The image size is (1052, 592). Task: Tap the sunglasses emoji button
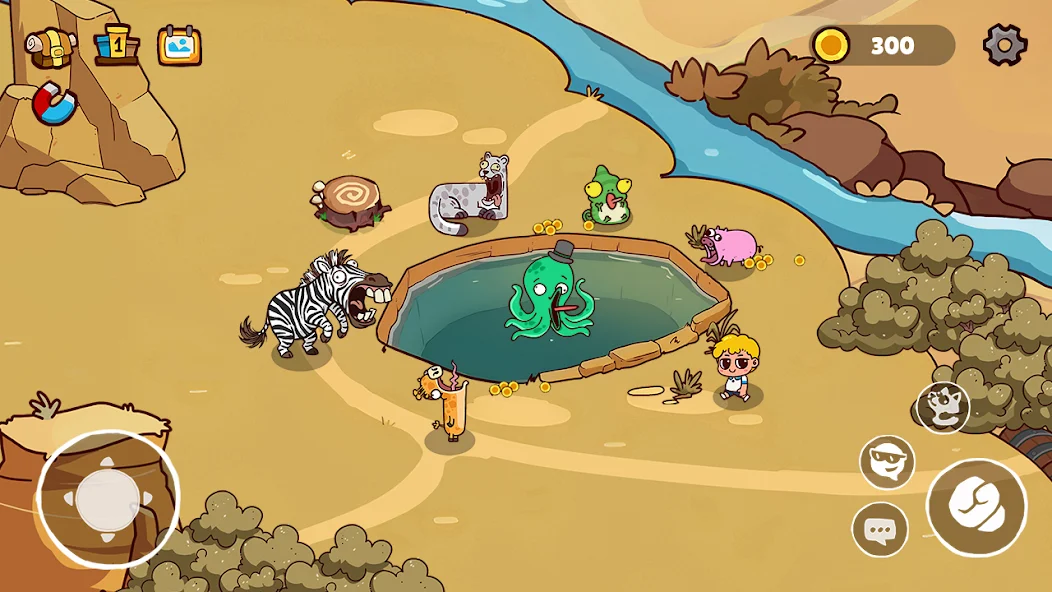[x=887, y=462]
